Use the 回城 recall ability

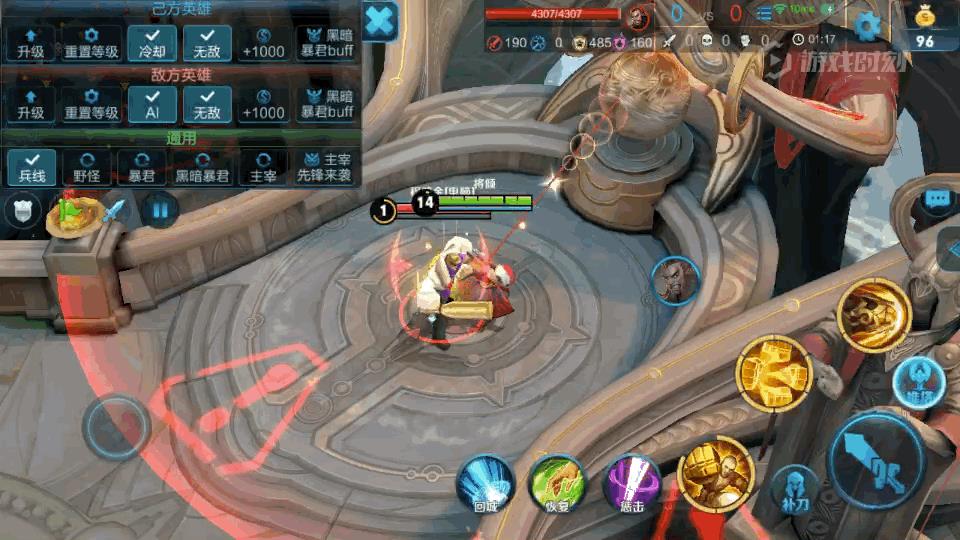click(x=486, y=484)
